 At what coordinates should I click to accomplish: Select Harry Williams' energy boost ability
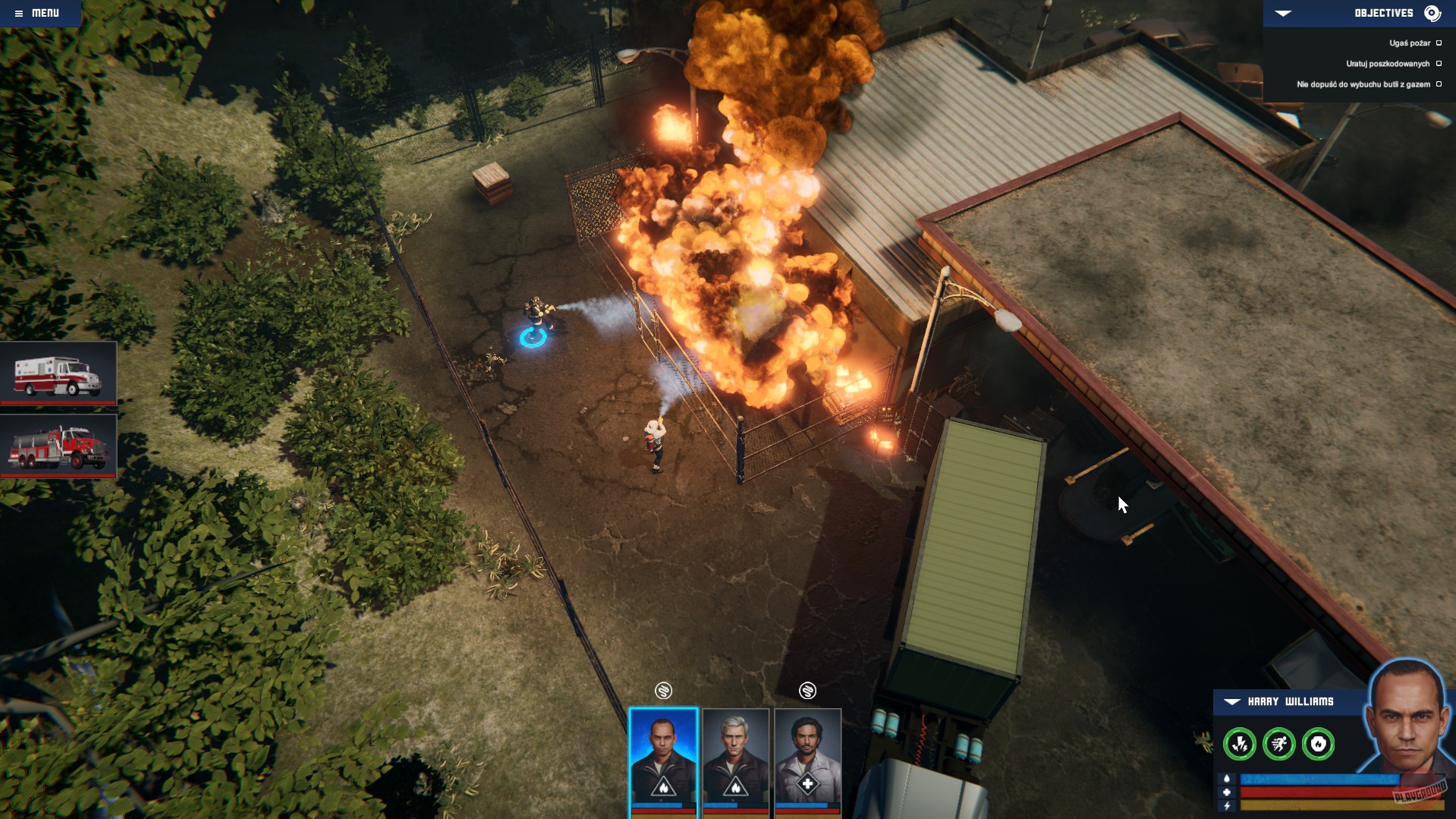[1240, 745]
